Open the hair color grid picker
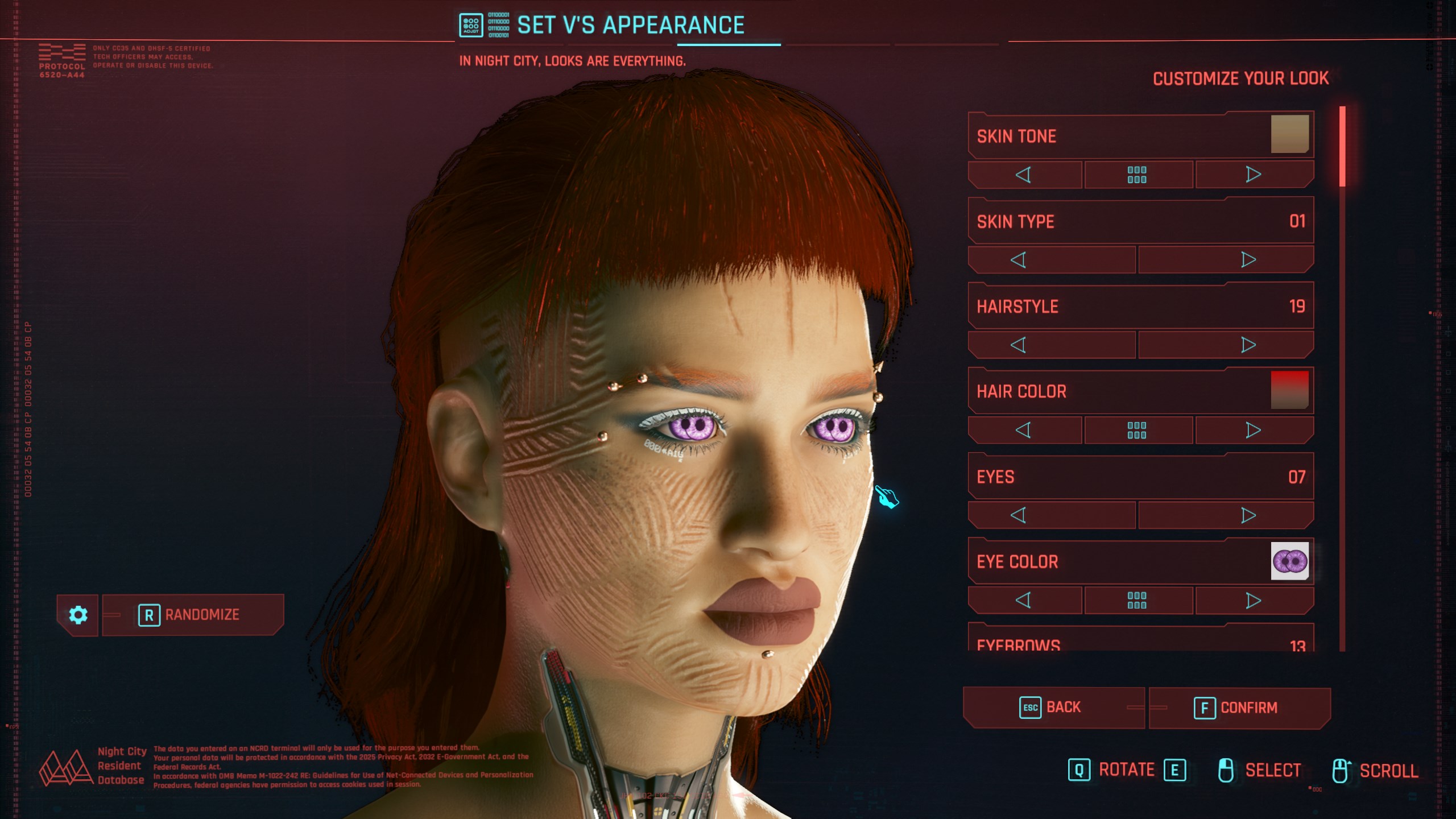Viewport: 1456px width, 819px height. click(1137, 431)
